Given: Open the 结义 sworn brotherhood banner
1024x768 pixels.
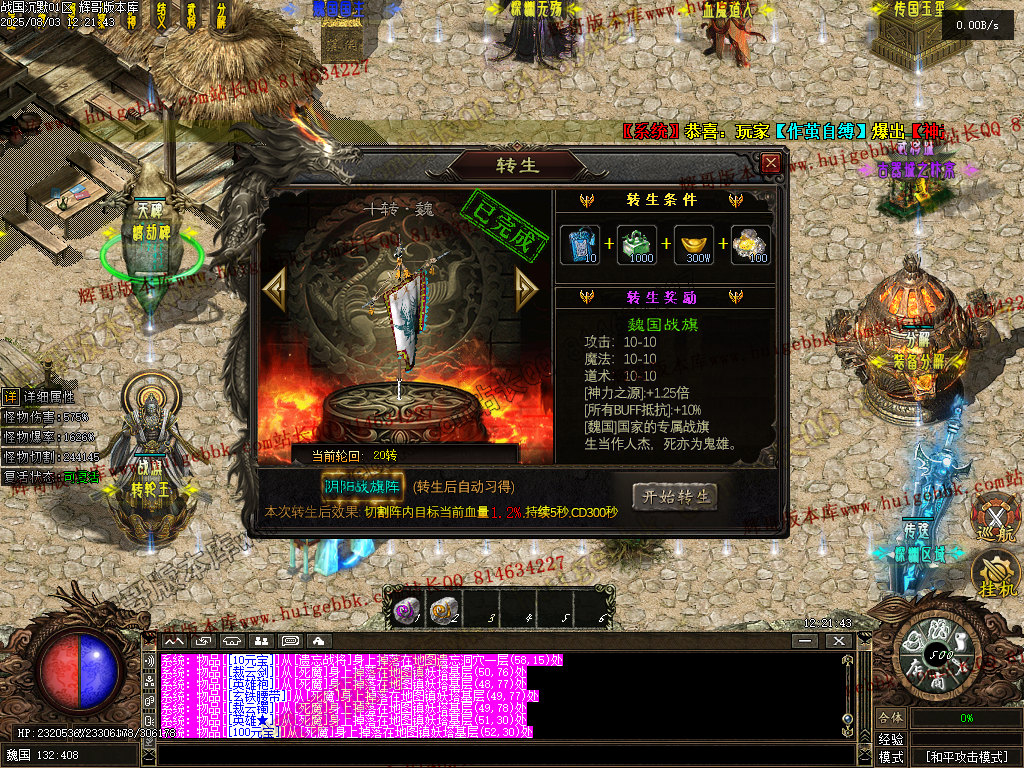Looking at the screenshot, I should pos(162,15).
